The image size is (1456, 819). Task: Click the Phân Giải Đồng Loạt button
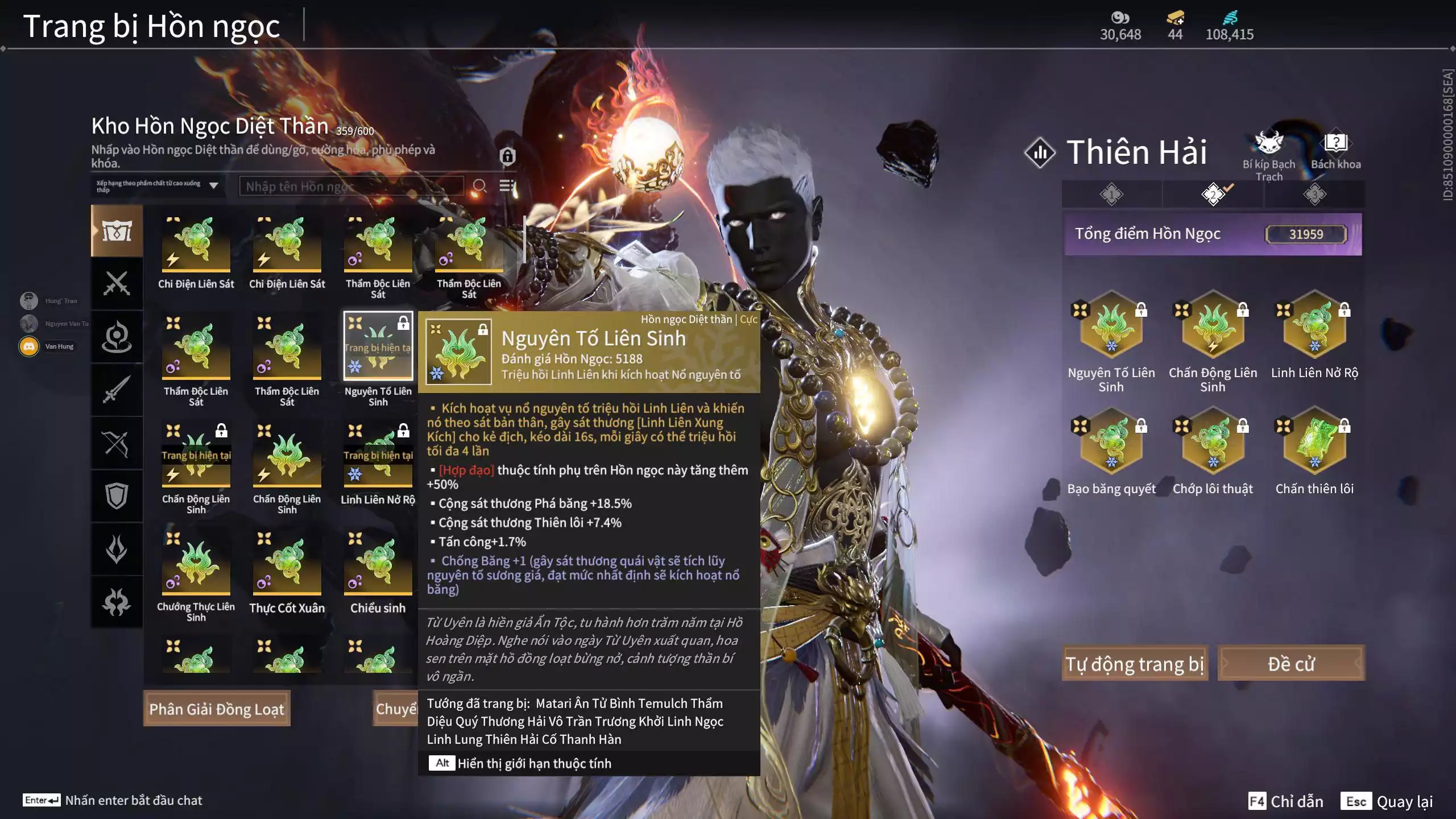tap(217, 709)
